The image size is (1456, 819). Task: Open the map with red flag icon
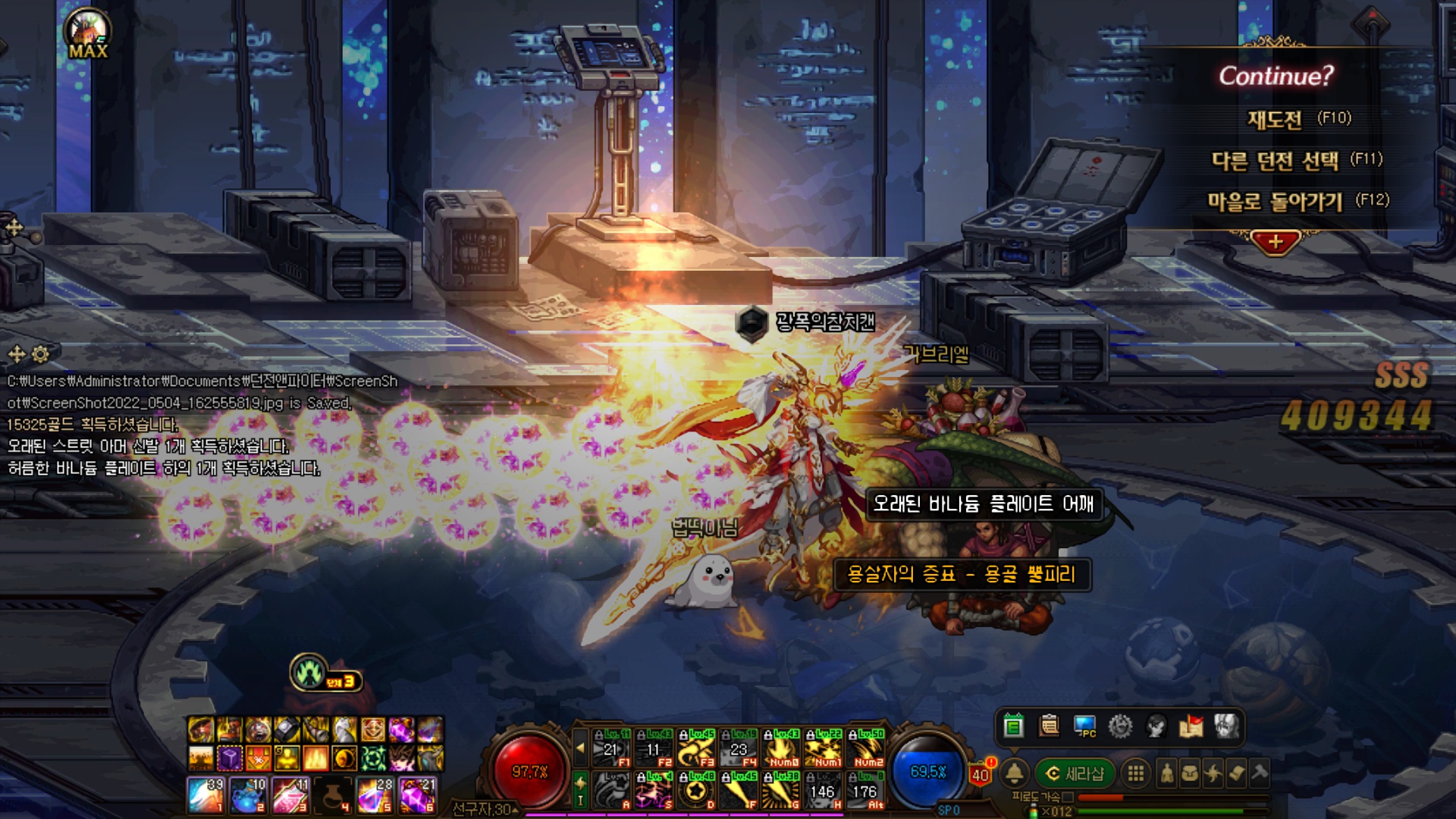click(1191, 726)
